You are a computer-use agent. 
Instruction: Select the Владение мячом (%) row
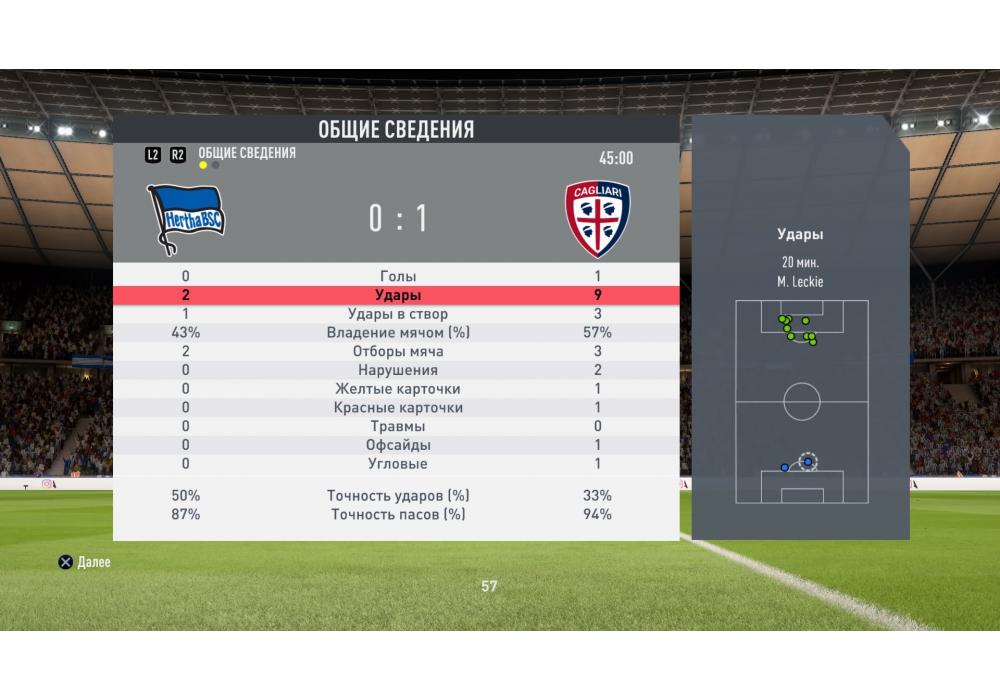click(398, 333)
